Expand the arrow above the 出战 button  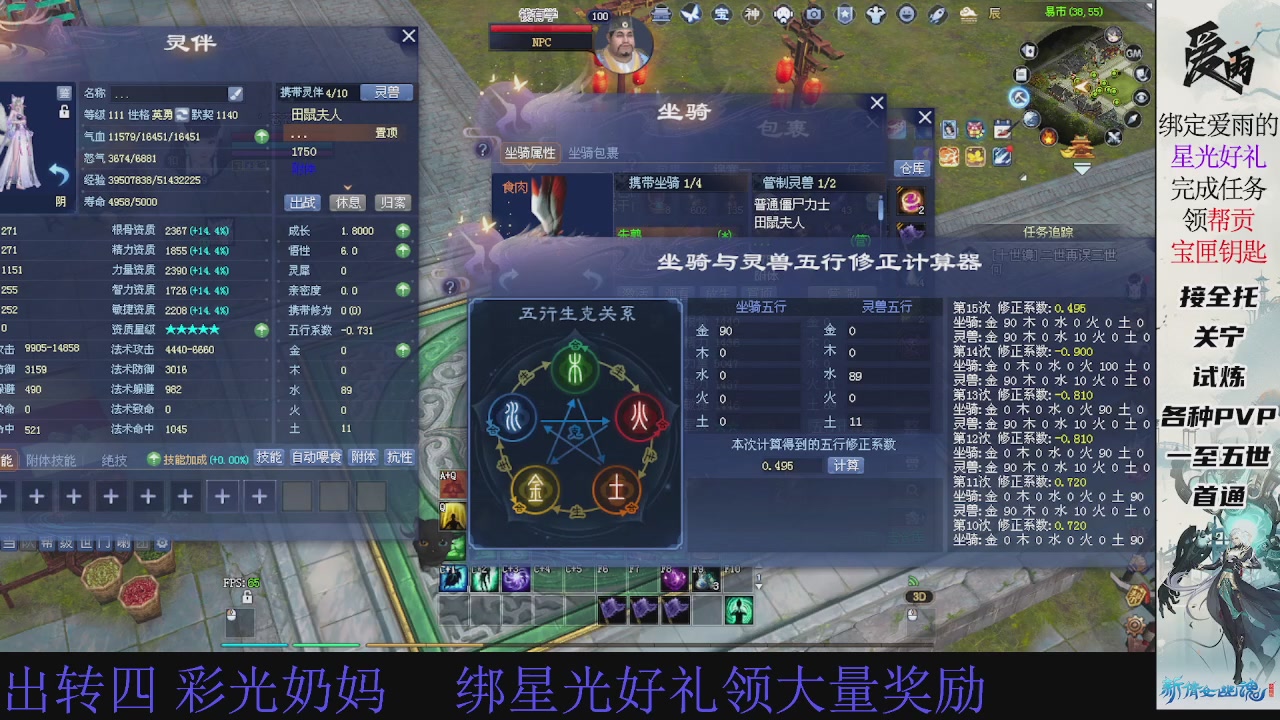coord(346,188)
